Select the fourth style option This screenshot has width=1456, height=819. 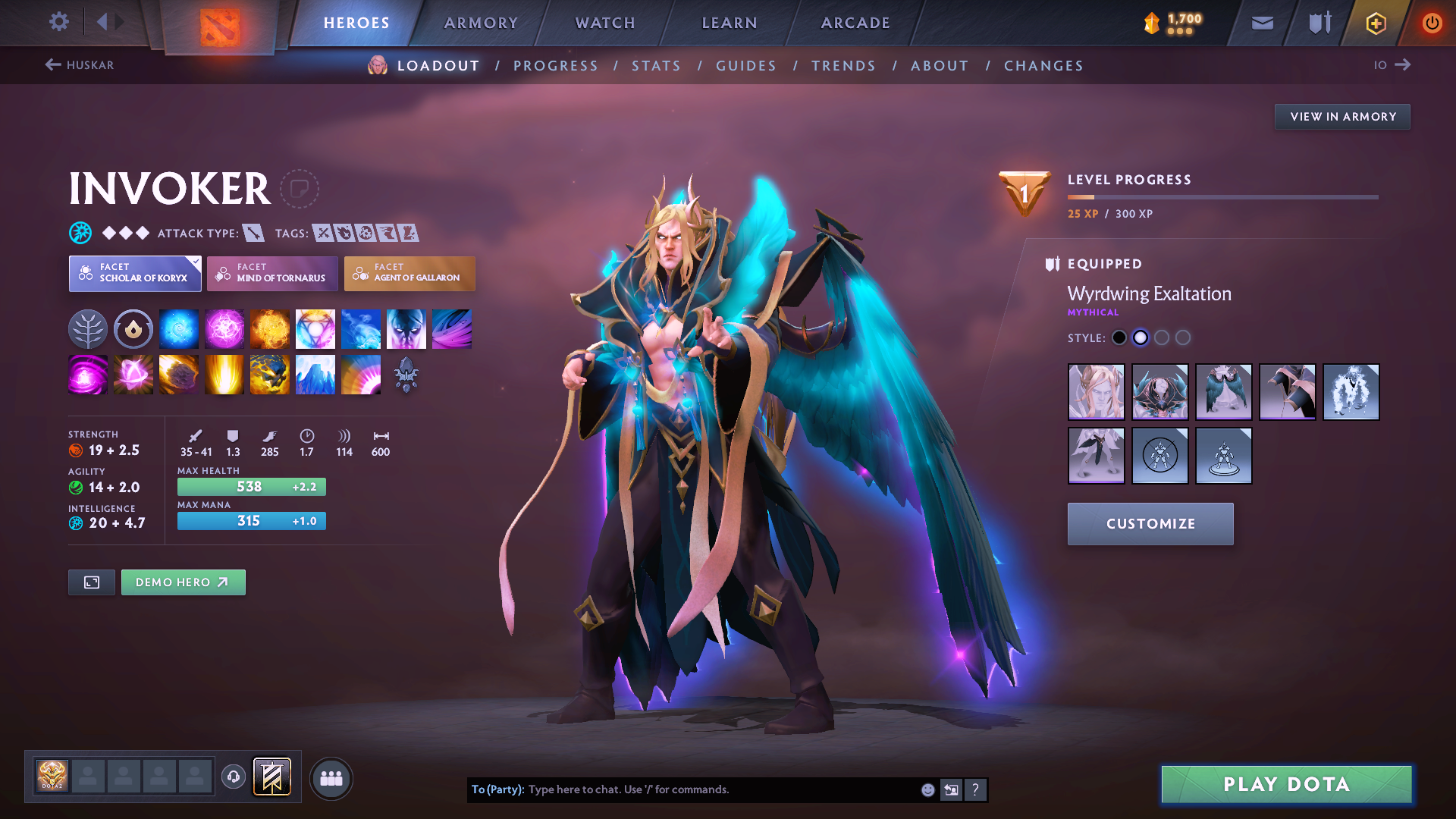[1183, 338]
